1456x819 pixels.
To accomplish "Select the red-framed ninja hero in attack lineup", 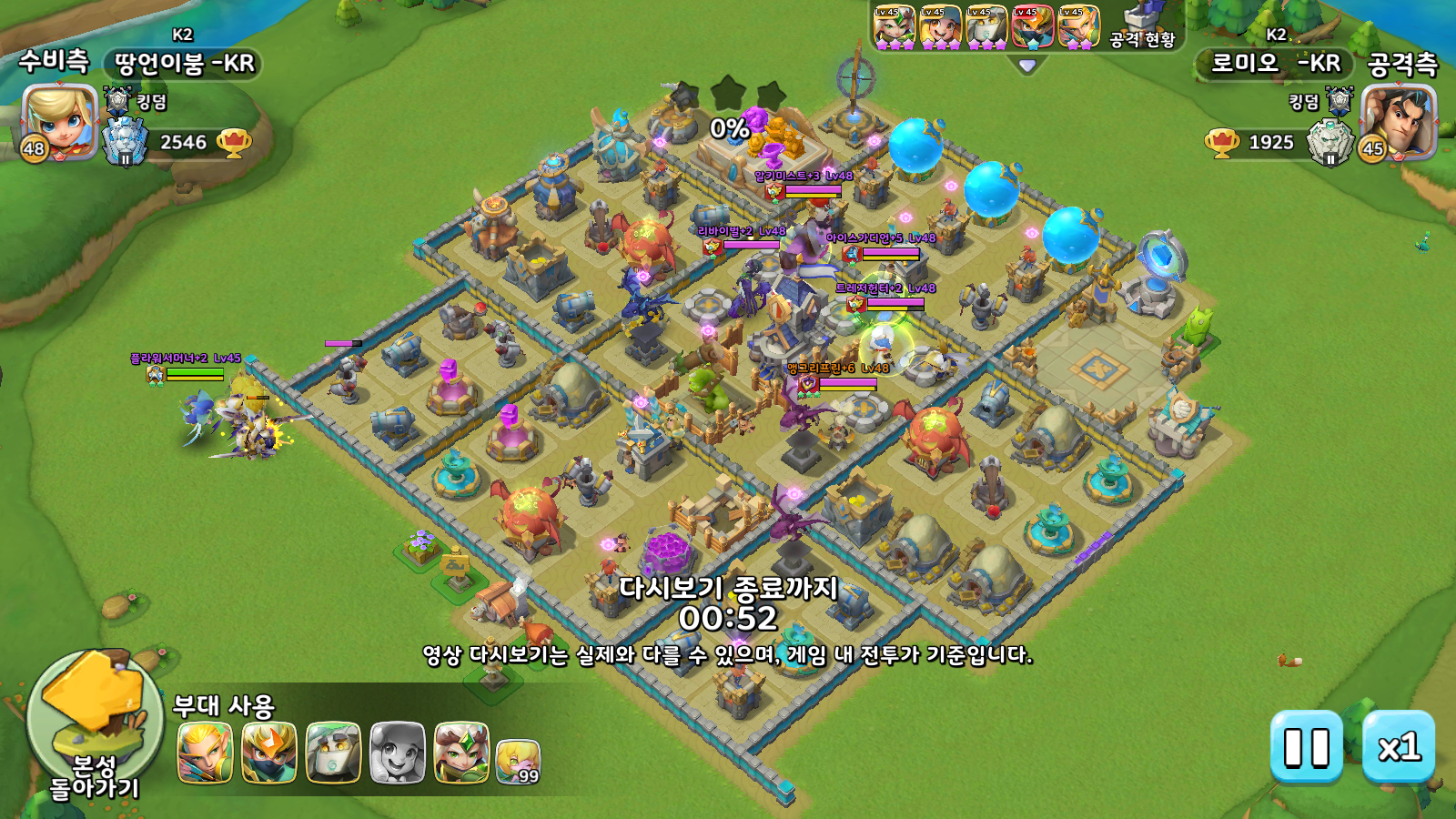I will click(1033, 26).
